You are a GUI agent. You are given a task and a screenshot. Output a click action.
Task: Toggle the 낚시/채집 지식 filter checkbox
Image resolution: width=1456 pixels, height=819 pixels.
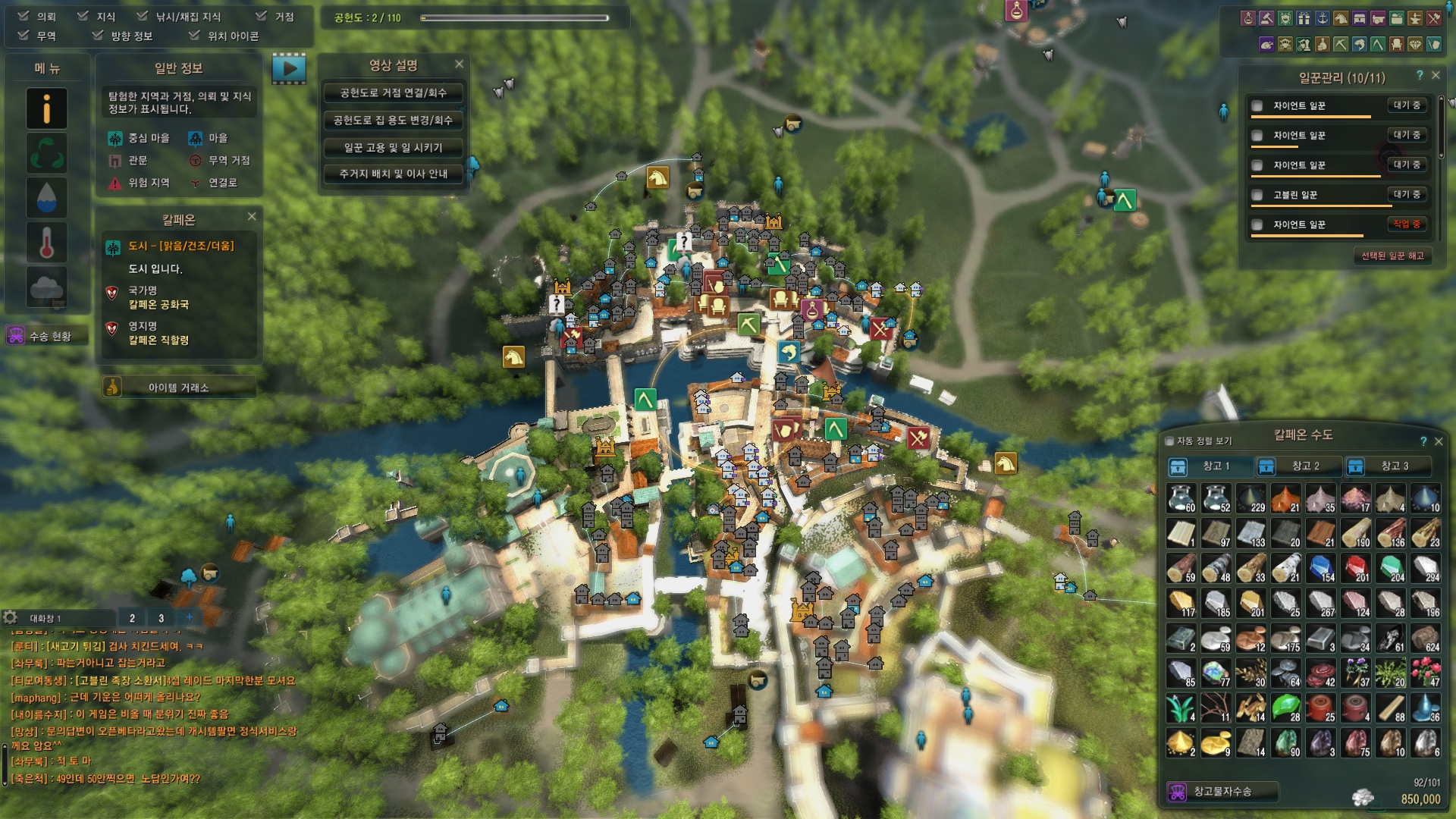pyautogui.click(x=143, y=16)
